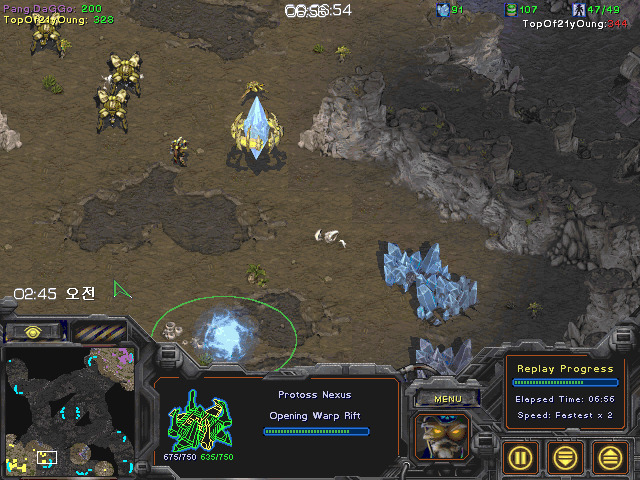
Task: Open the MENU button
Action: pyautogui.click(x=446, y=398)
